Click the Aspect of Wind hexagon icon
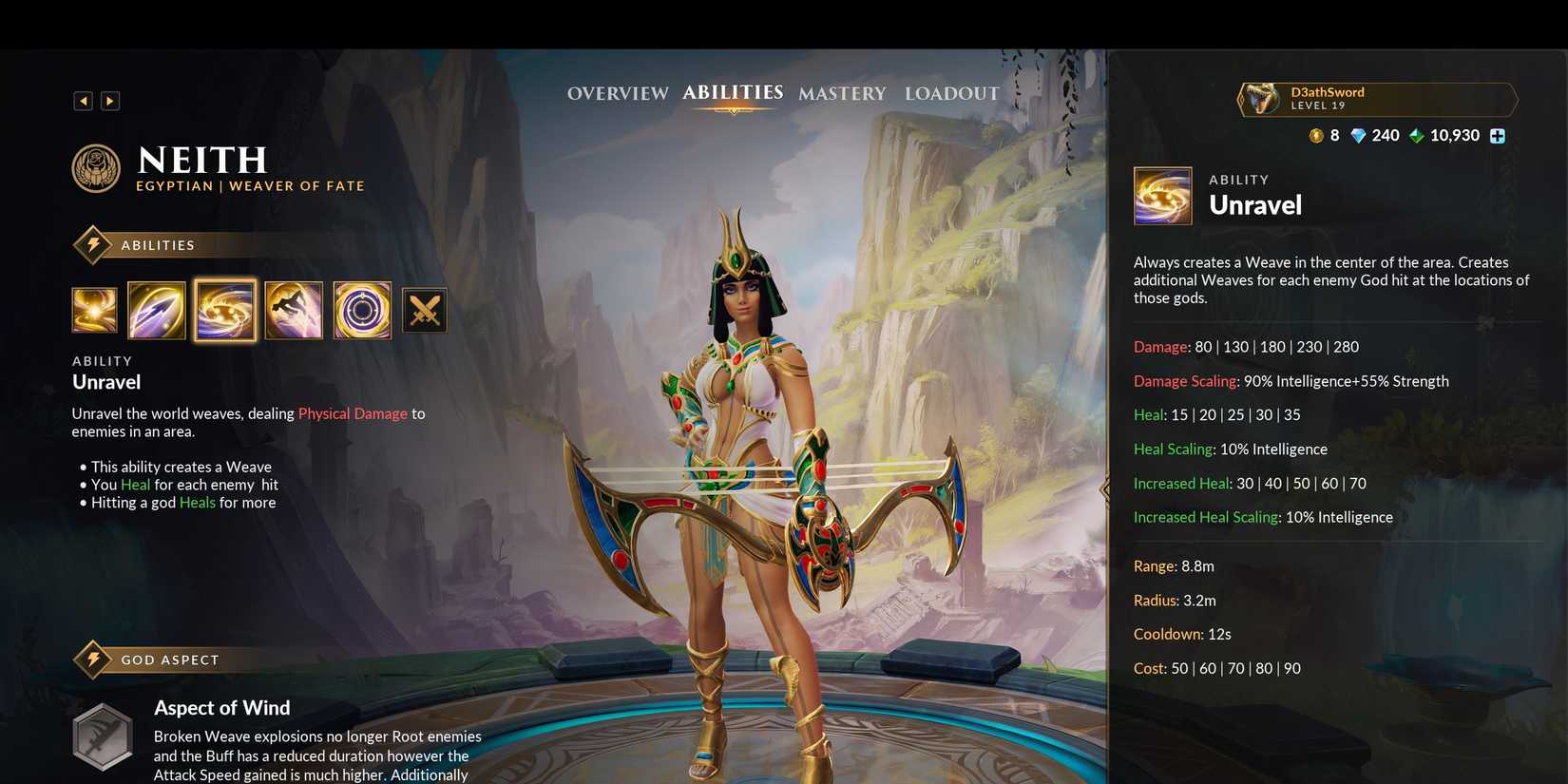1568x784 pixels. pos(103,736)
